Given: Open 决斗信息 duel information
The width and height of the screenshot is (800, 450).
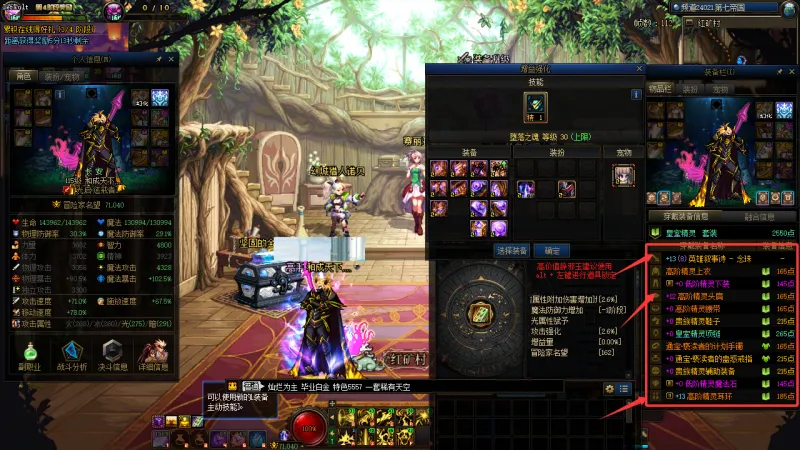Looking at the screenshot, I should (113, 356).
